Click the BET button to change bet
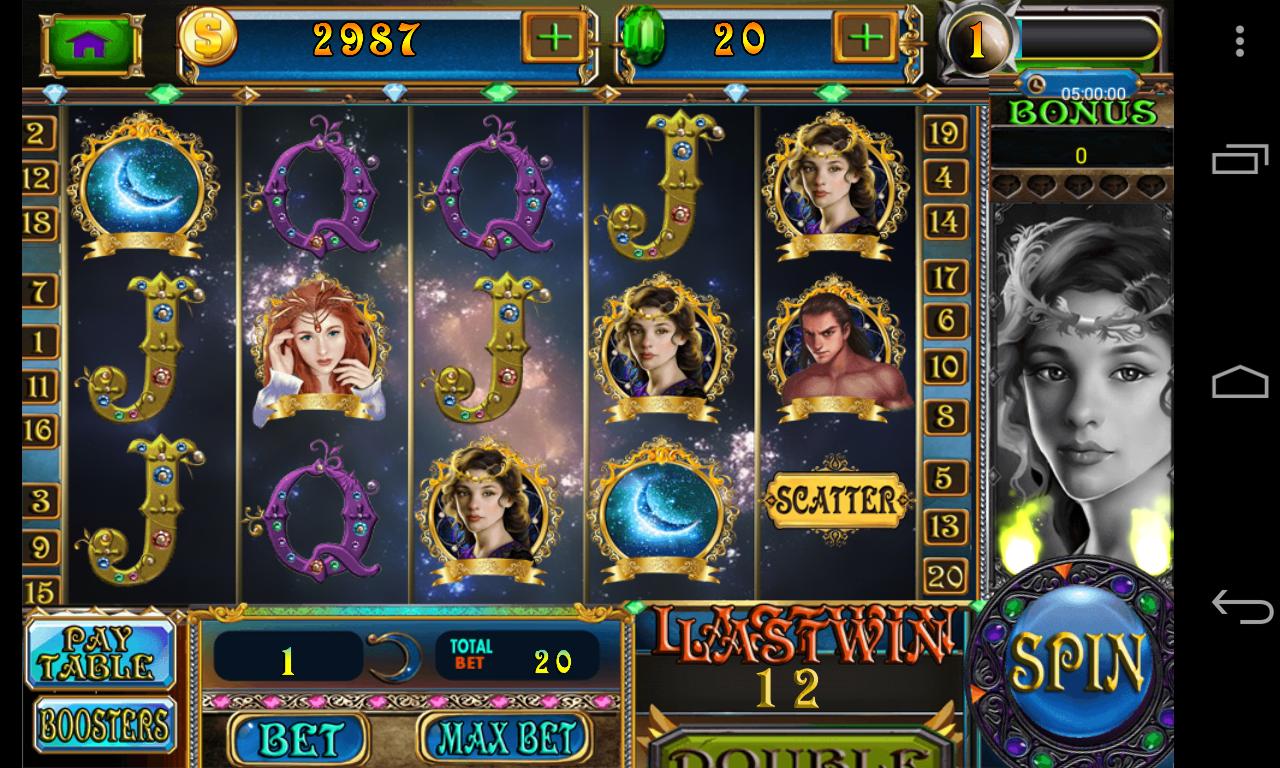The image size is (1280, 768). pos(298,738)
